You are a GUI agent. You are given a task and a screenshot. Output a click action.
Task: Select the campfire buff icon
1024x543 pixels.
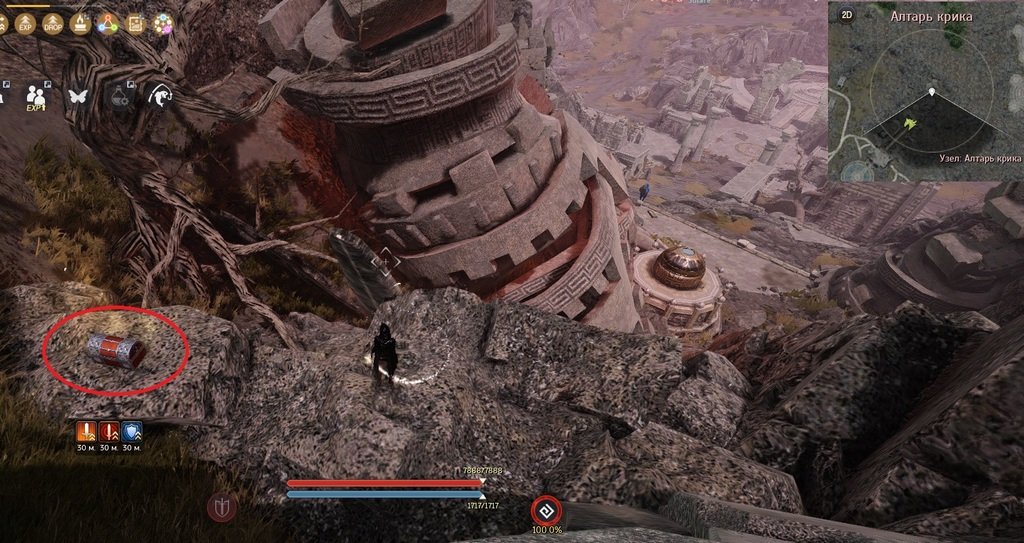[x=80, y=25]
